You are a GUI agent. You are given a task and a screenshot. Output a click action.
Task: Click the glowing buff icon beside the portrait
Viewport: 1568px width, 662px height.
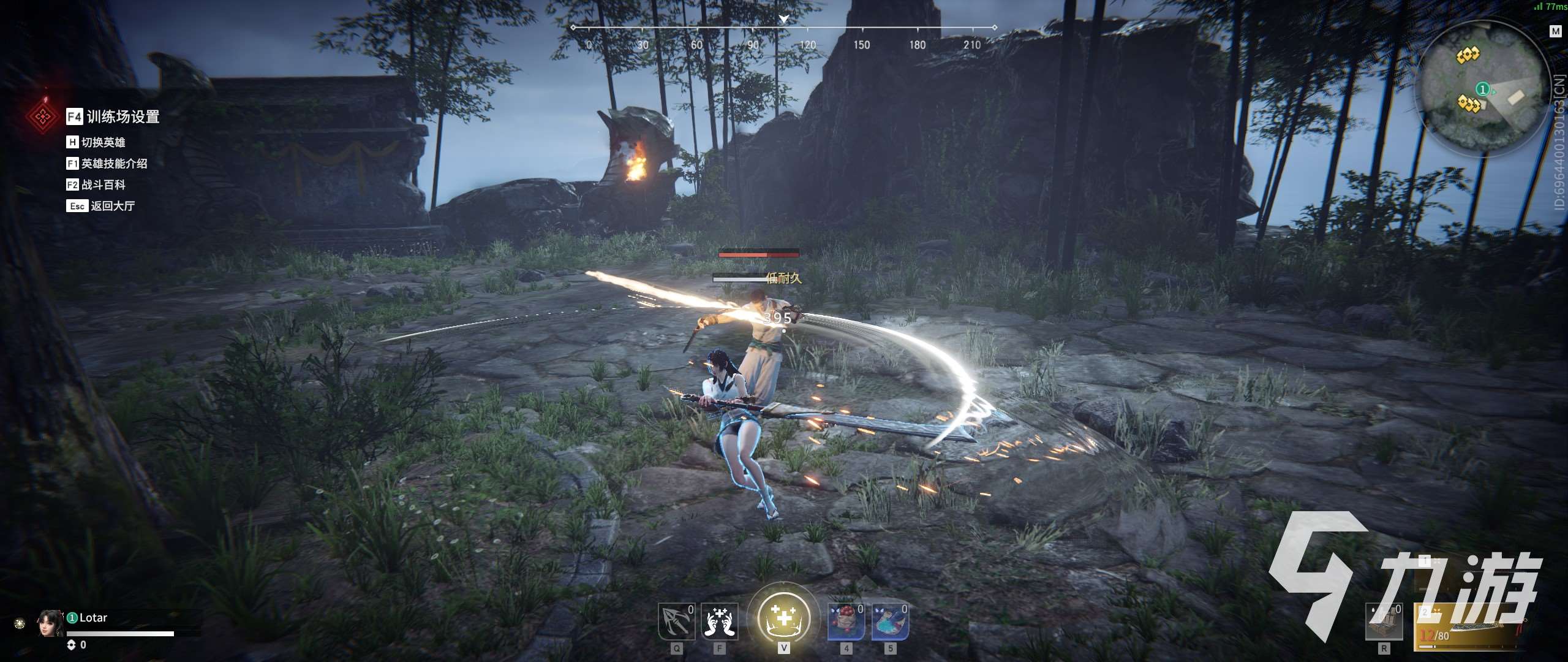click(20, 624)
